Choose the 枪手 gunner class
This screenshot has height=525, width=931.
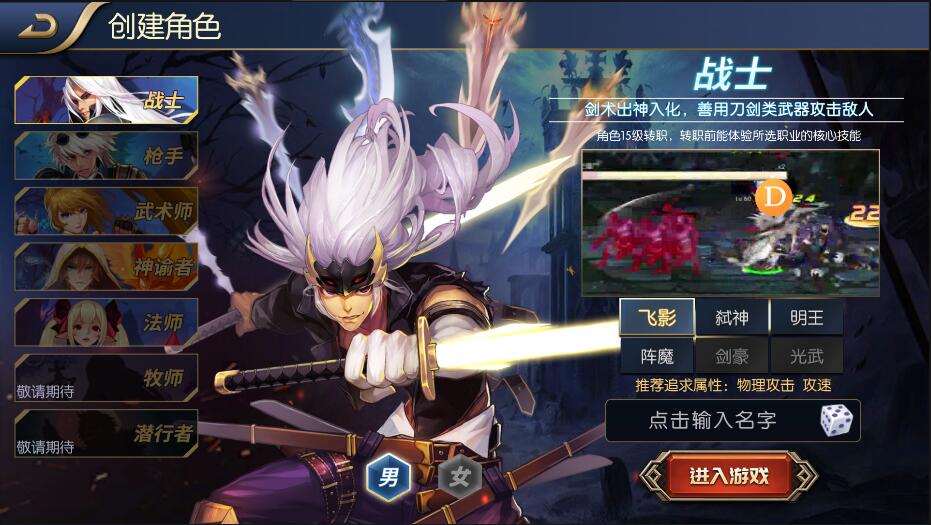(106, 155)
